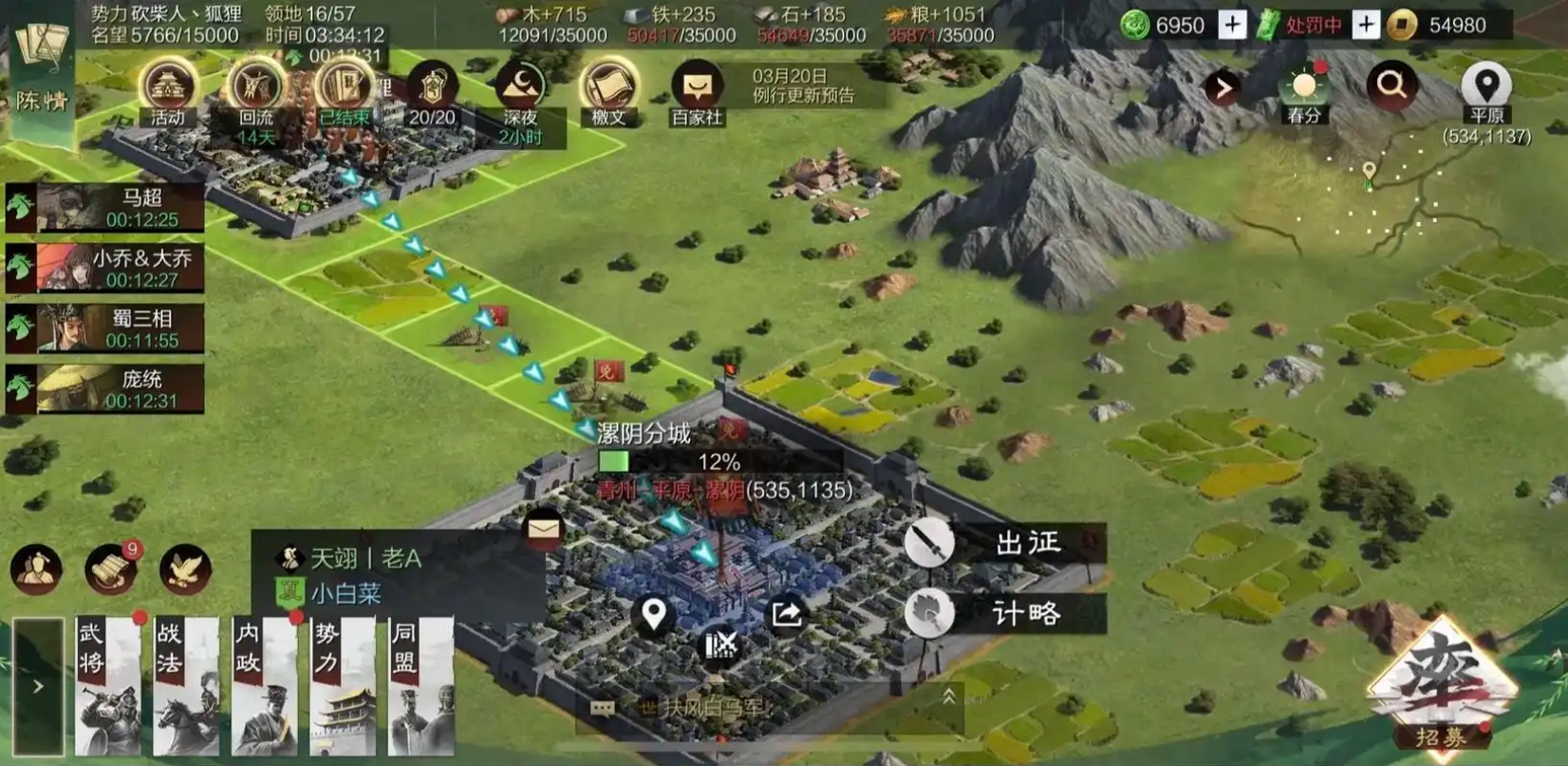Viewport: 1568px width, 766px height.
Task: Open the scroll icon with red badge 9
Action: pyautogui.click(x=110, y=569)
